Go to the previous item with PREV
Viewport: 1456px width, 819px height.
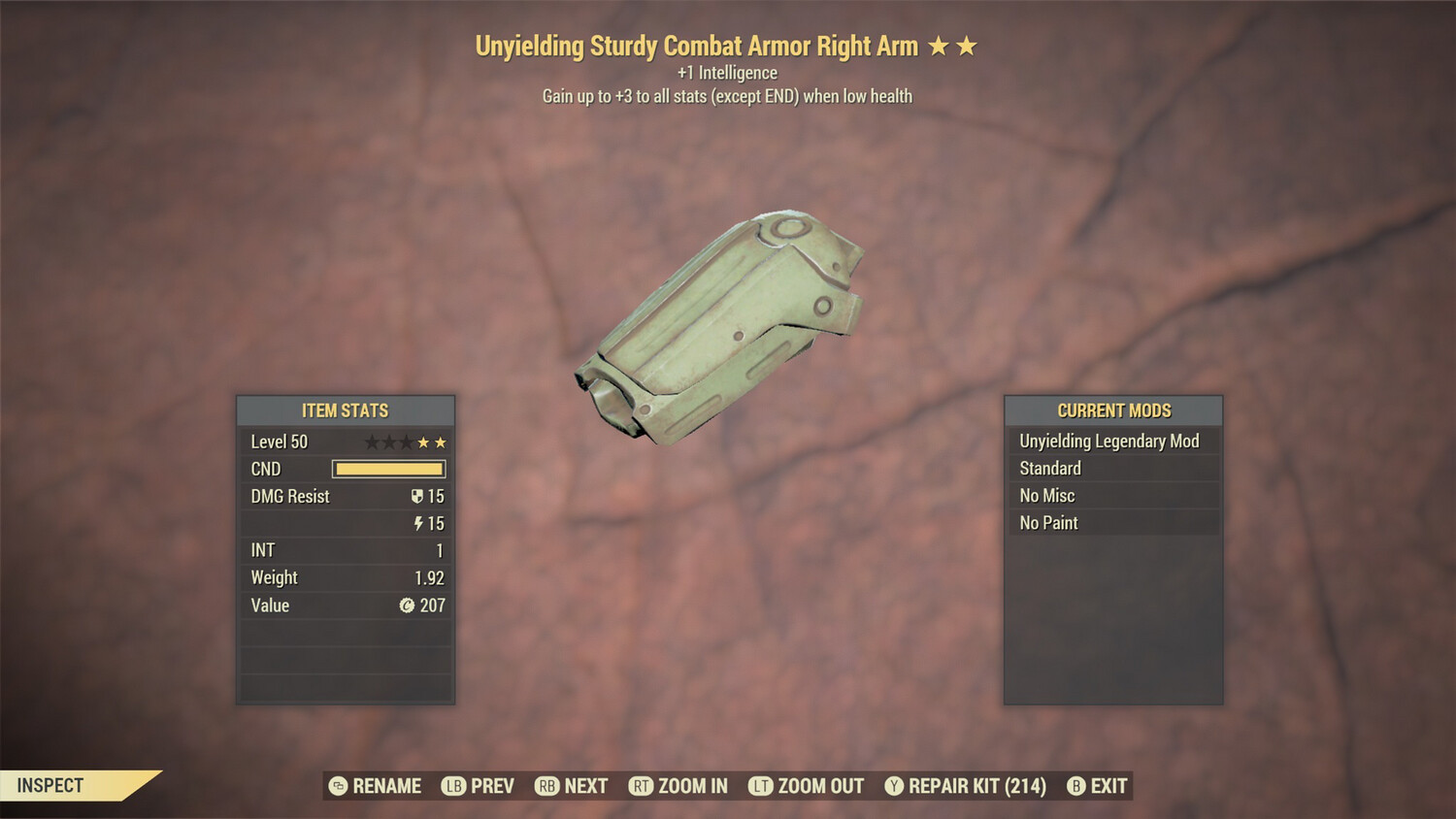coord(478,786)
